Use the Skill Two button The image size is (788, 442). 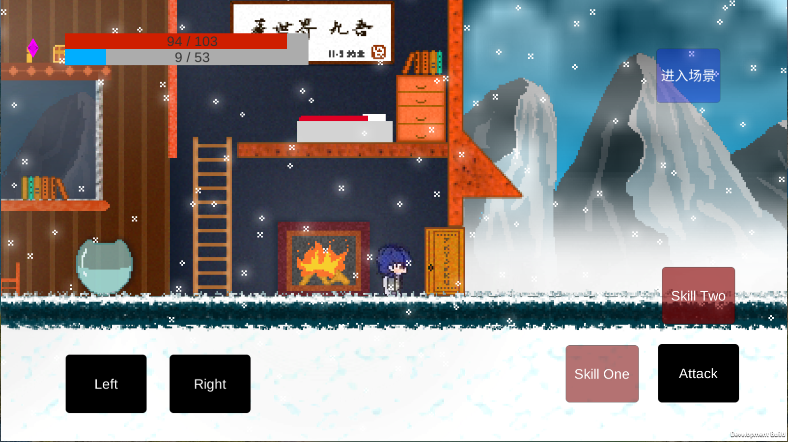click(698, 295)
